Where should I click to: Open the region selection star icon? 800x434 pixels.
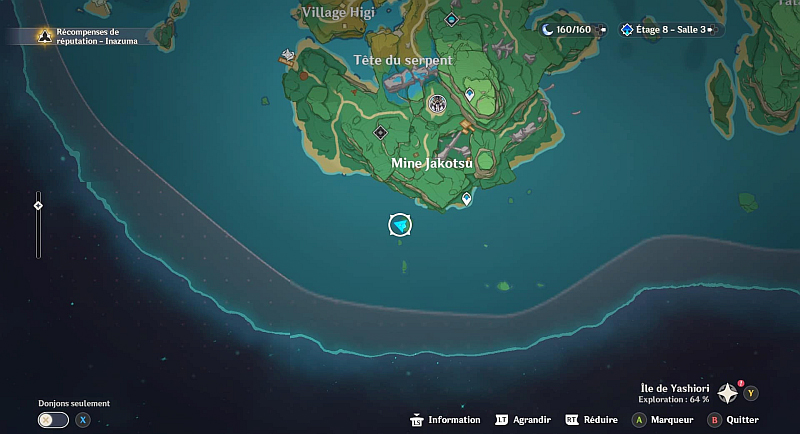(x=727, y=394)
